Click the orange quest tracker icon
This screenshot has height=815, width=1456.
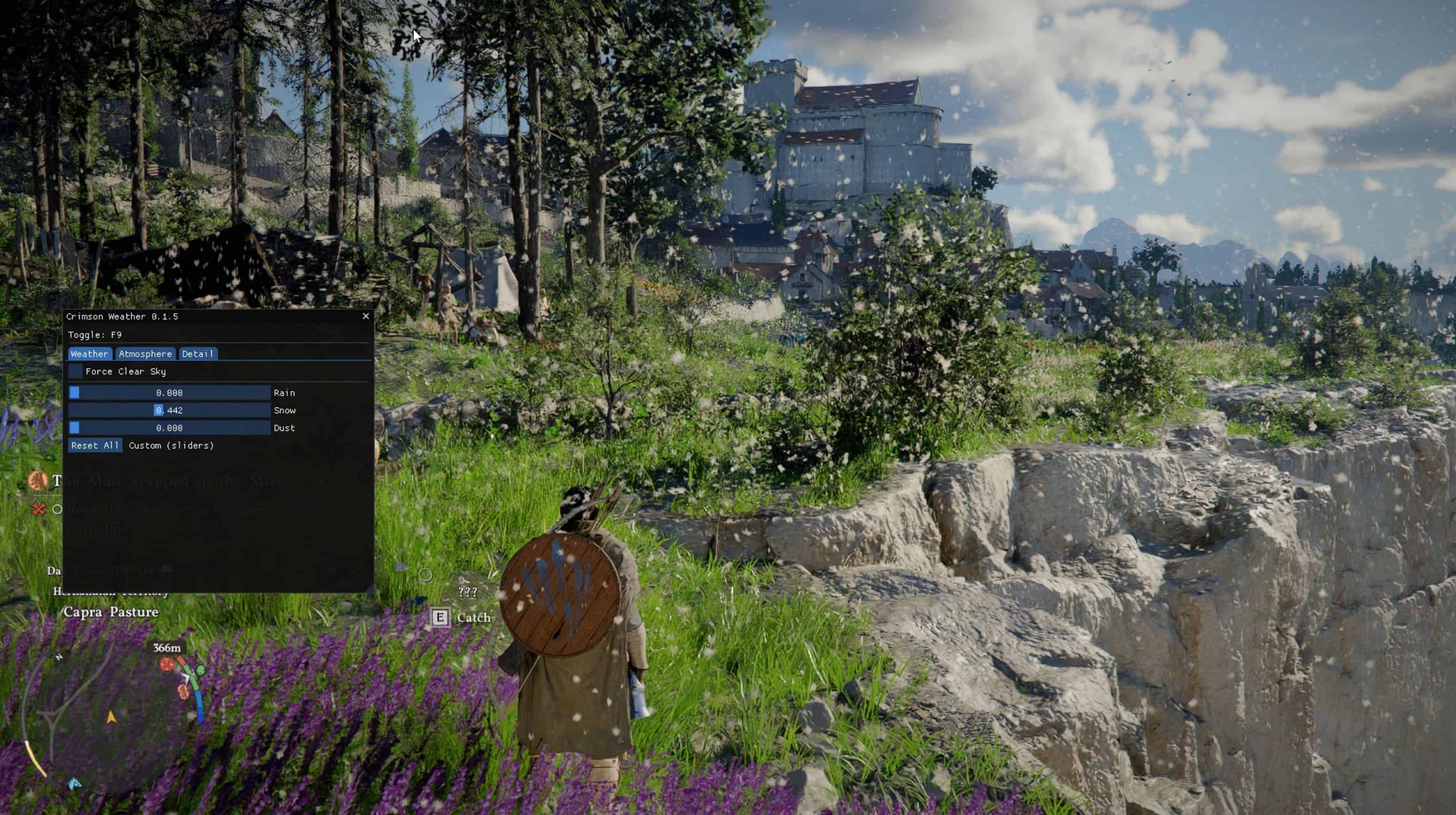(38, 481)
